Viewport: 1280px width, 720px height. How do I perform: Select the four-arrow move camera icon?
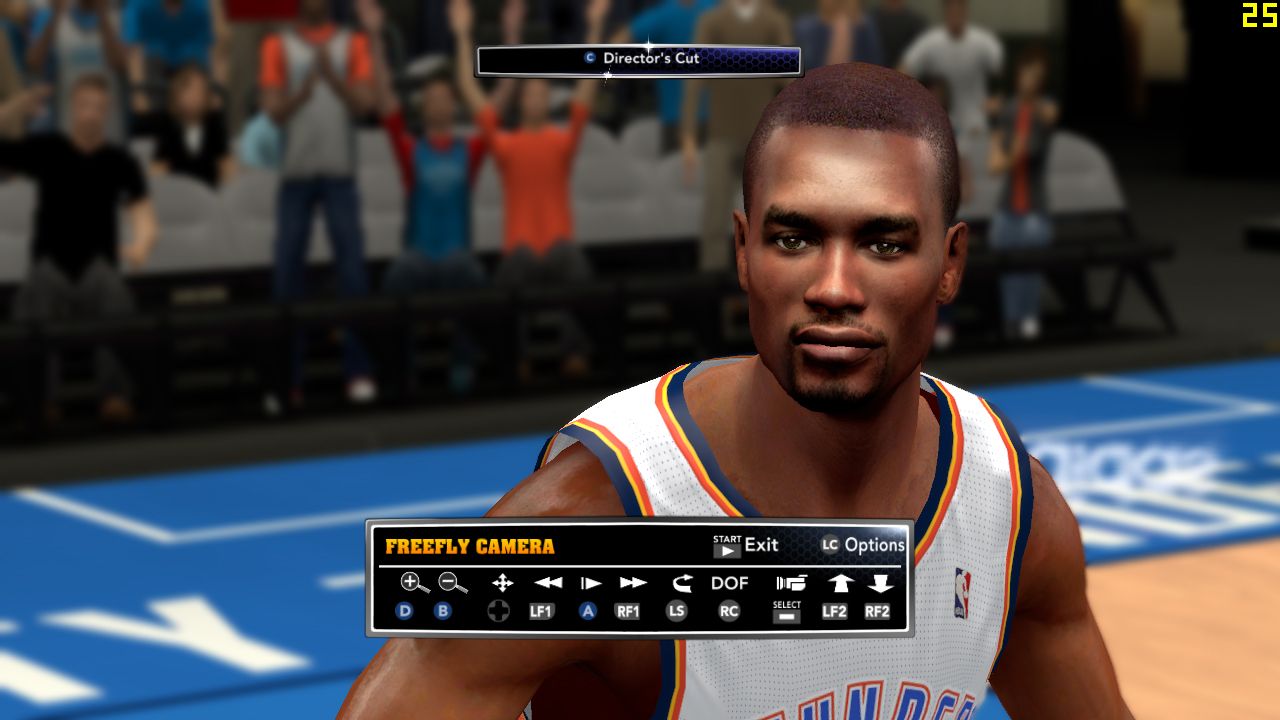coord(502,583)
